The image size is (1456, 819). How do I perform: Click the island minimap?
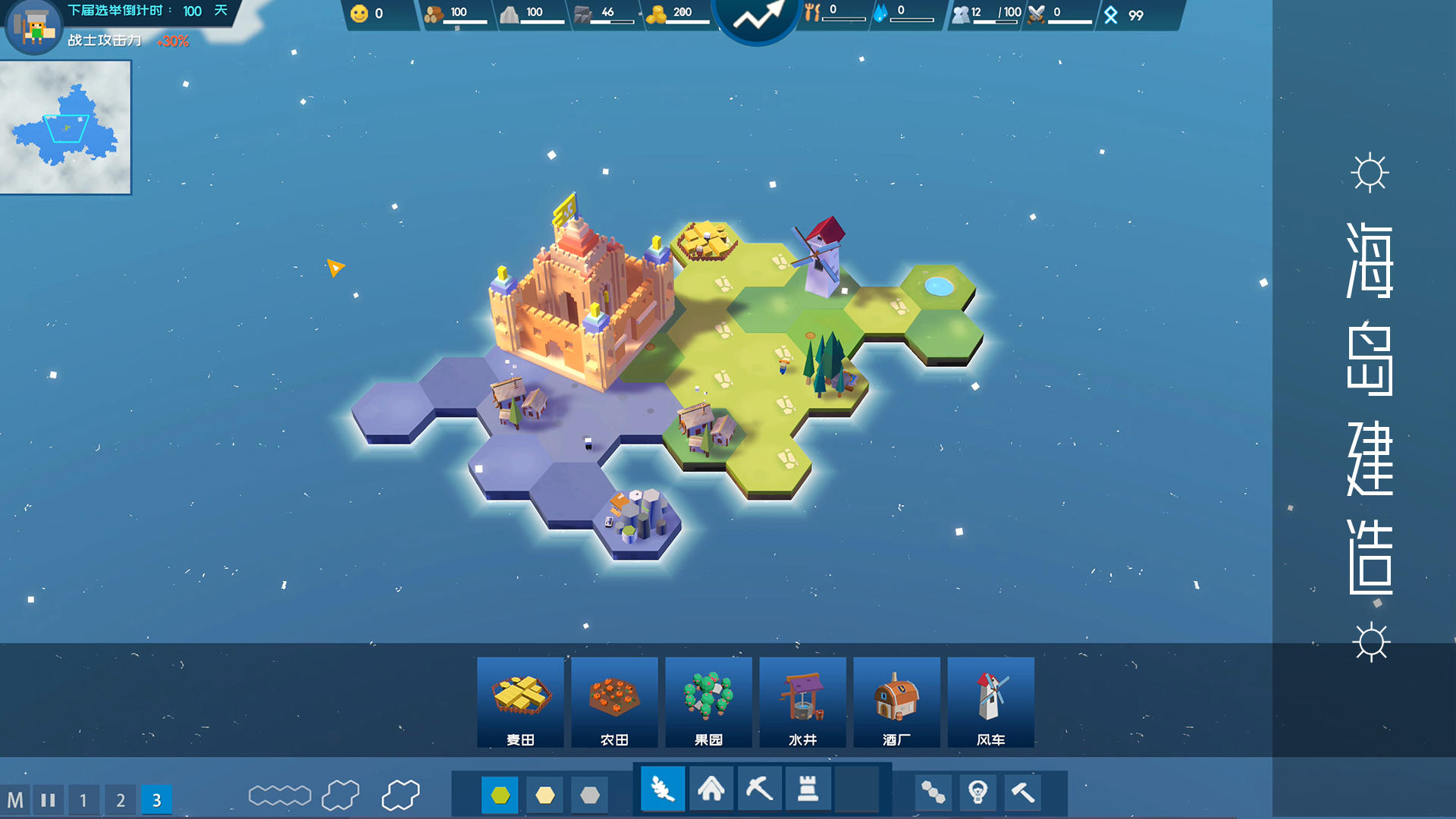tap(65, 127)
